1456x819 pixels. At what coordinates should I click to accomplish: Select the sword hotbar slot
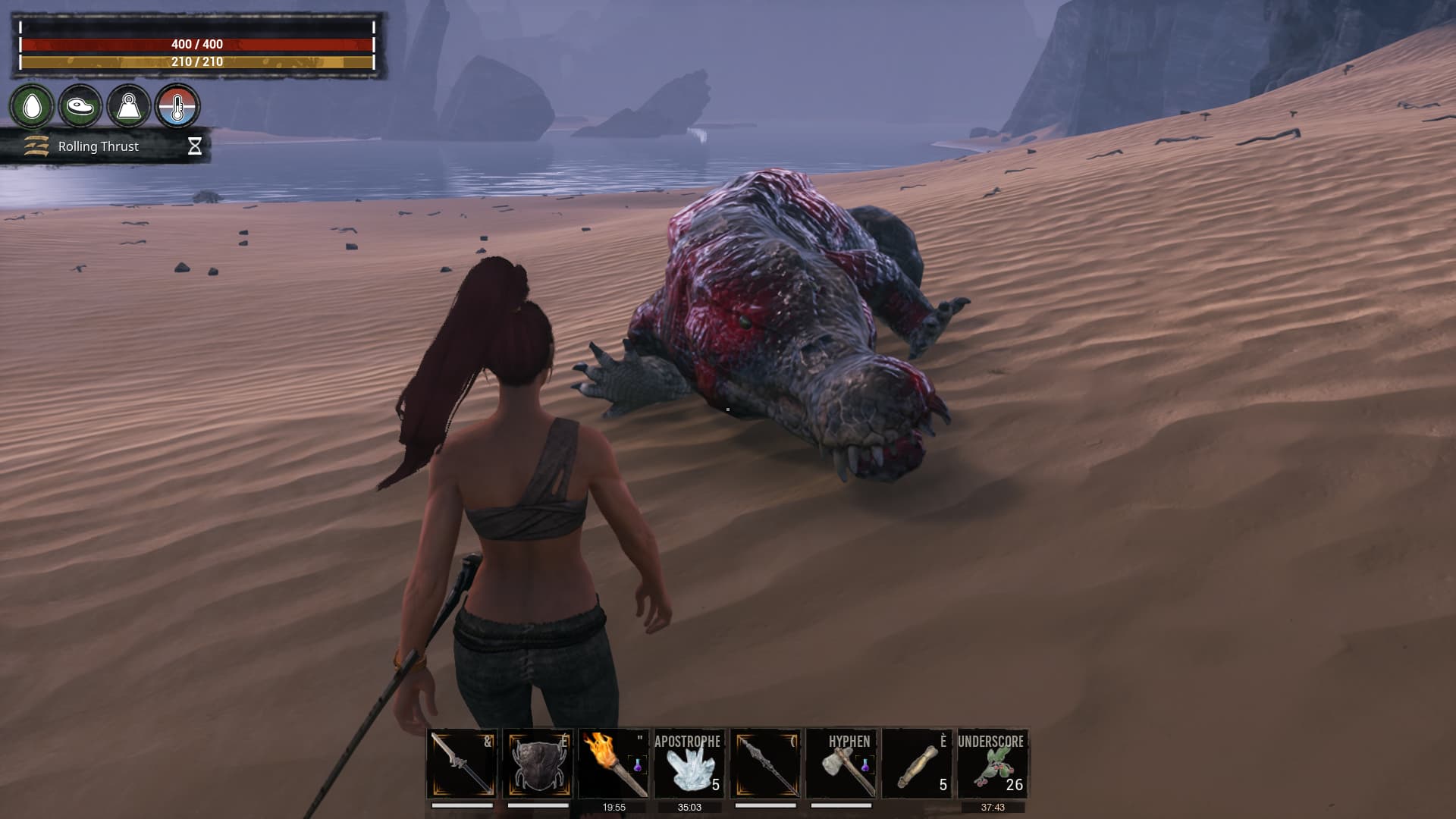pos(462,764)
